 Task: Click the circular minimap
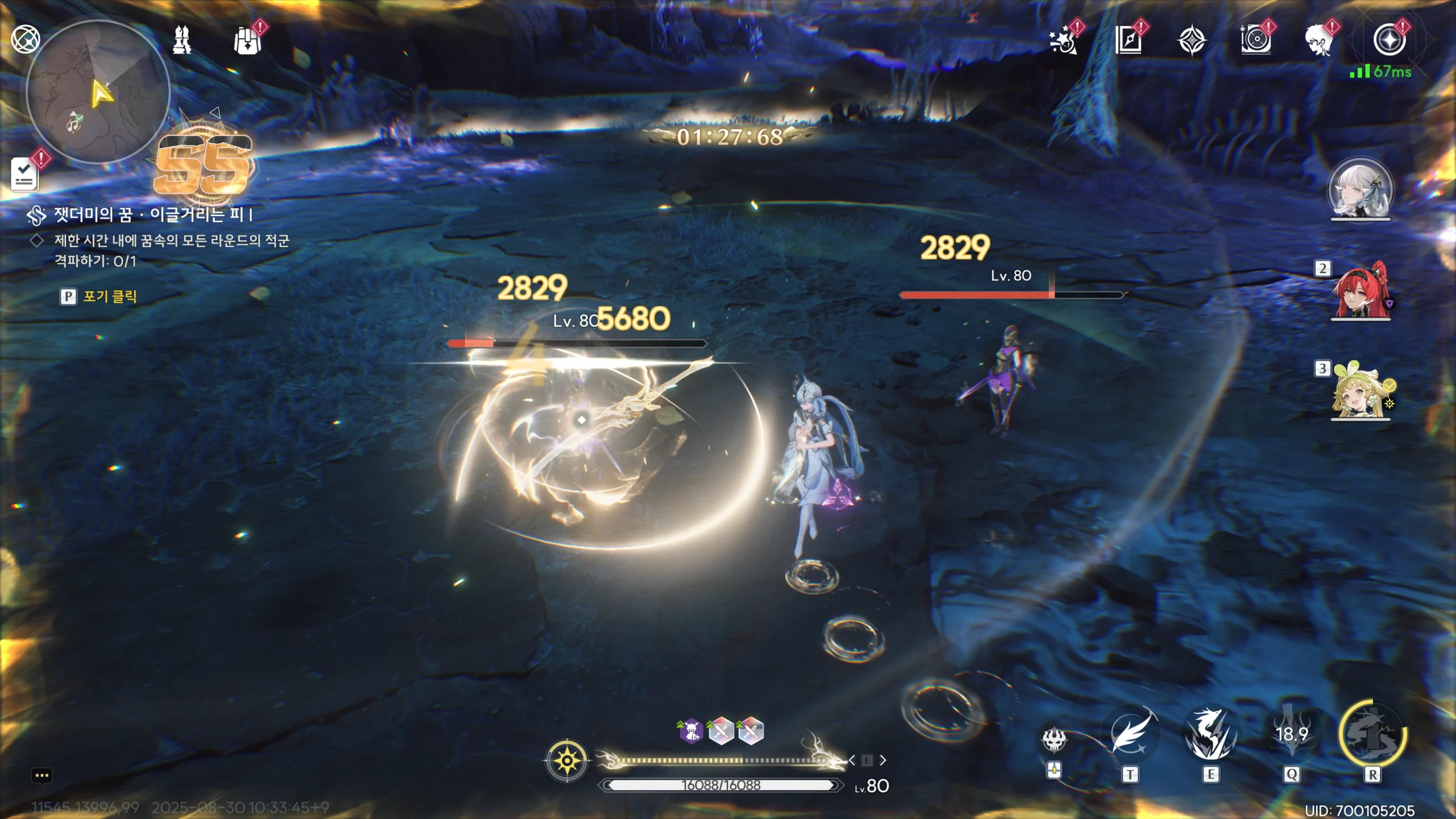click(98, 92)
